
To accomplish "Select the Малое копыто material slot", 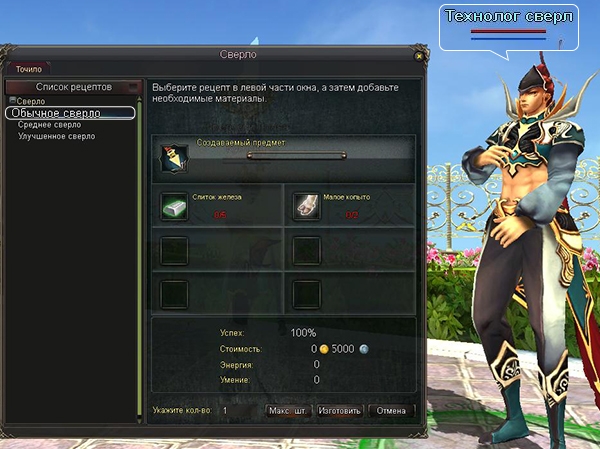I will (x=306, y=205).
